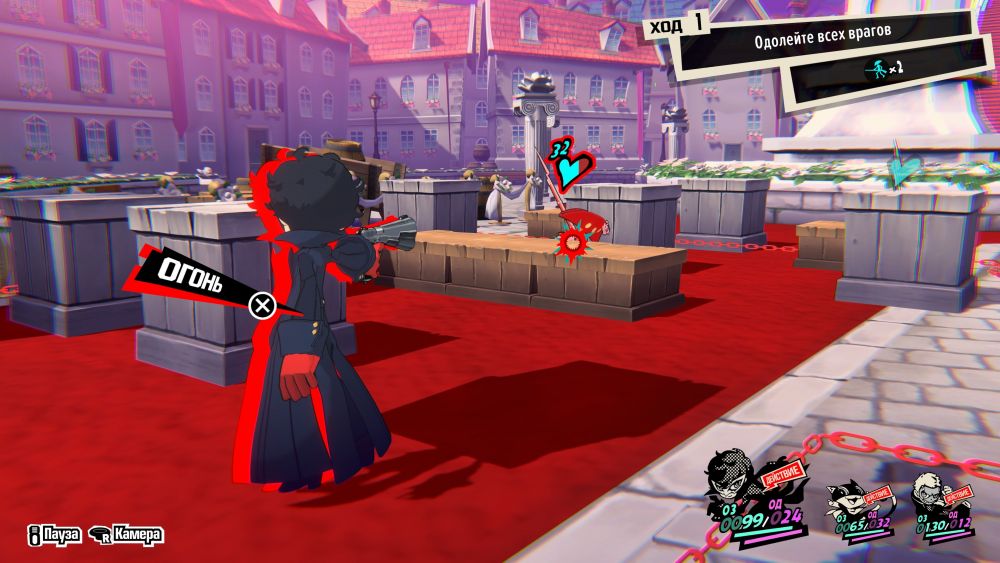
Task: Target the enemy marked with the red reticle
Action: (x=575, y=242)
